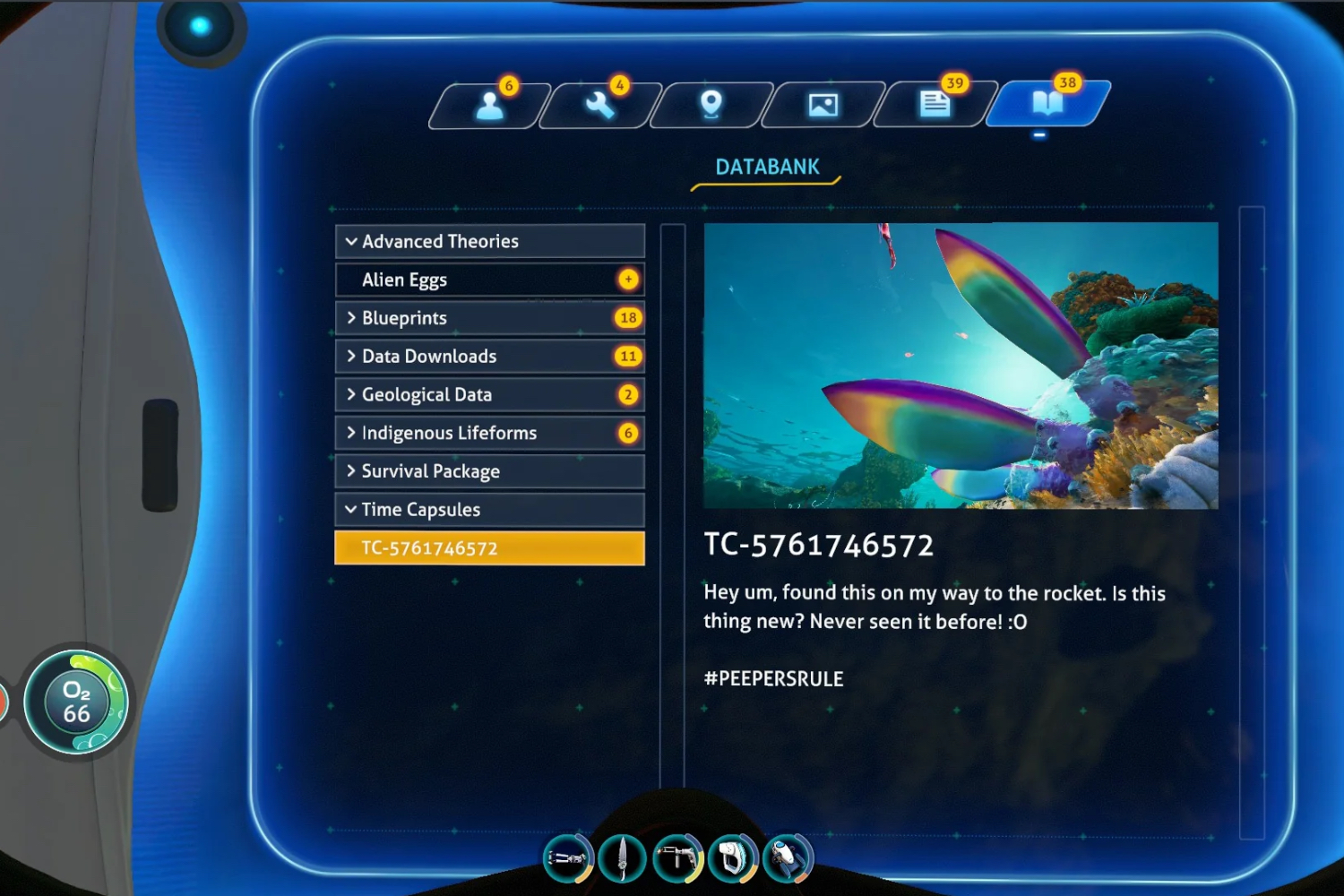Select the Databank book icon

tap(1047, 106)
